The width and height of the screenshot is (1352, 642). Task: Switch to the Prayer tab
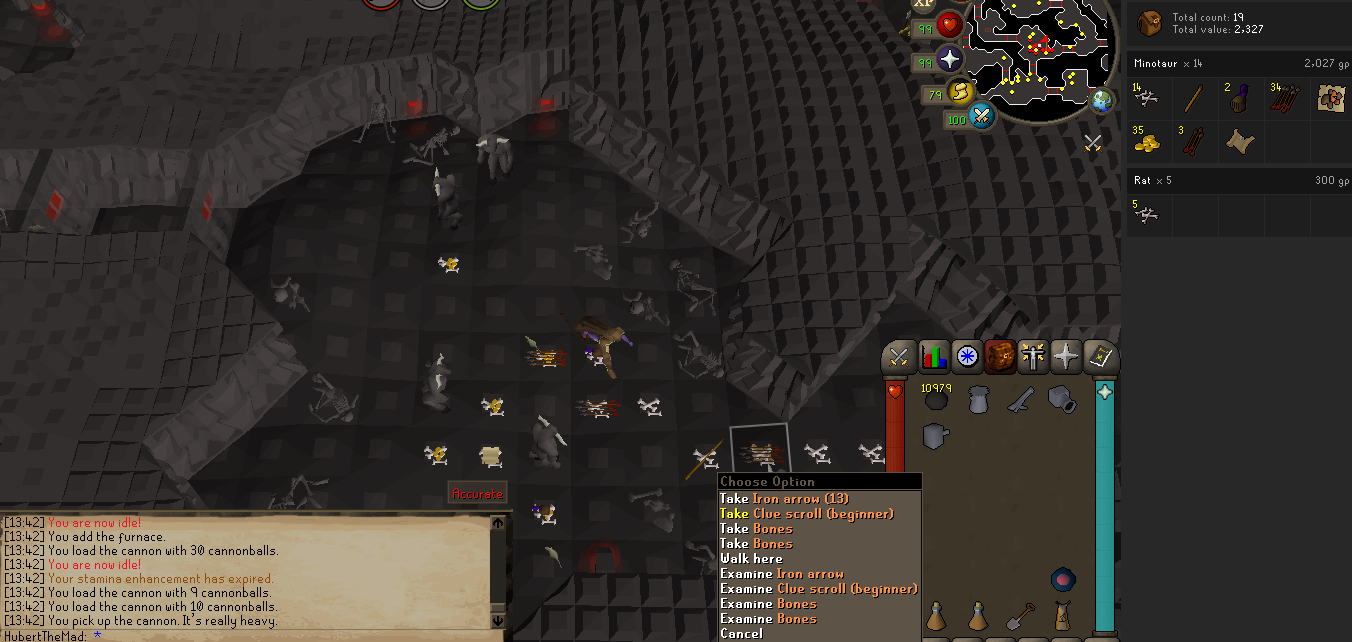point(1067,356)
